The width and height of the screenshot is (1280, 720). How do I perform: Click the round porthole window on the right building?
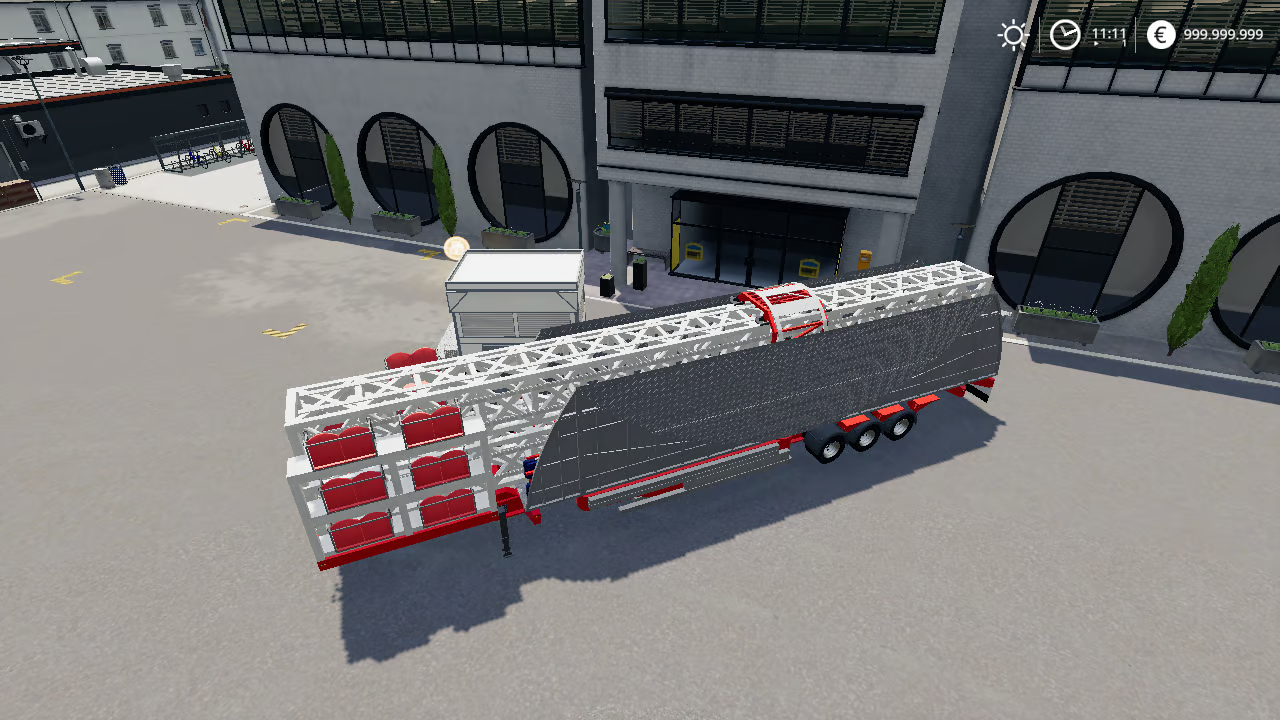point(1090,240)
